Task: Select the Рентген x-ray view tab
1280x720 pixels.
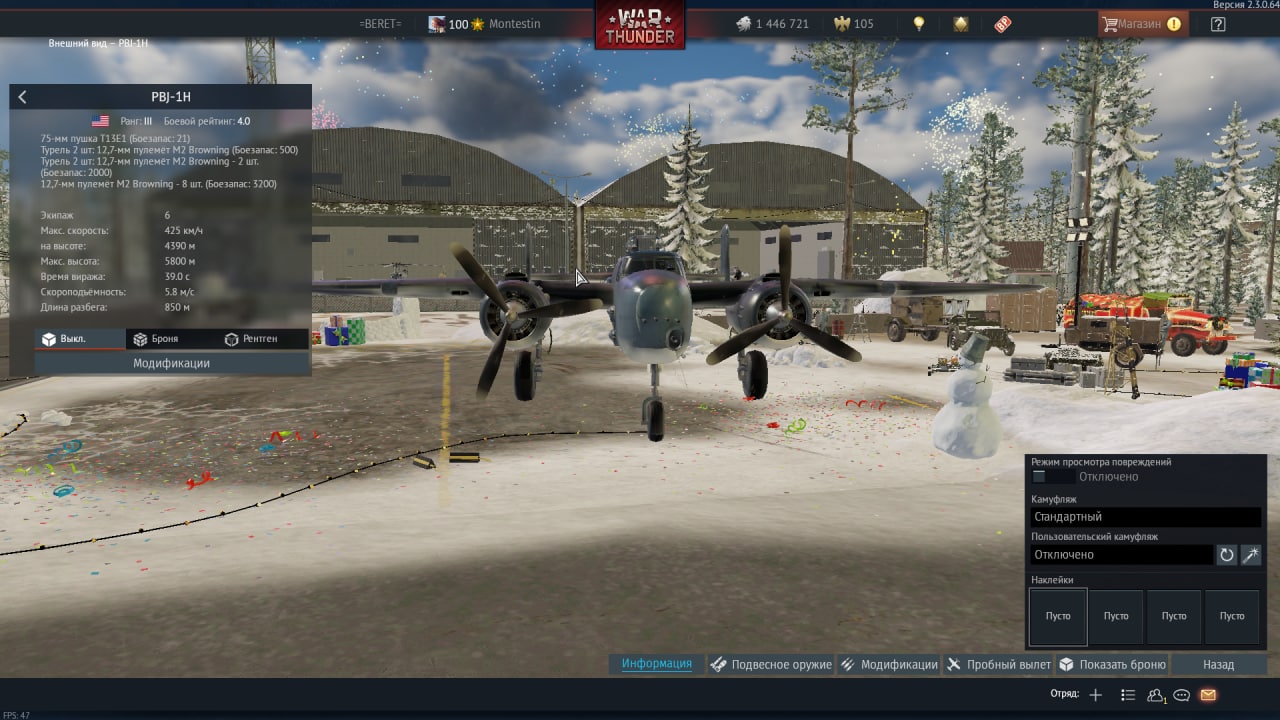Action: [x=250, y=339]
